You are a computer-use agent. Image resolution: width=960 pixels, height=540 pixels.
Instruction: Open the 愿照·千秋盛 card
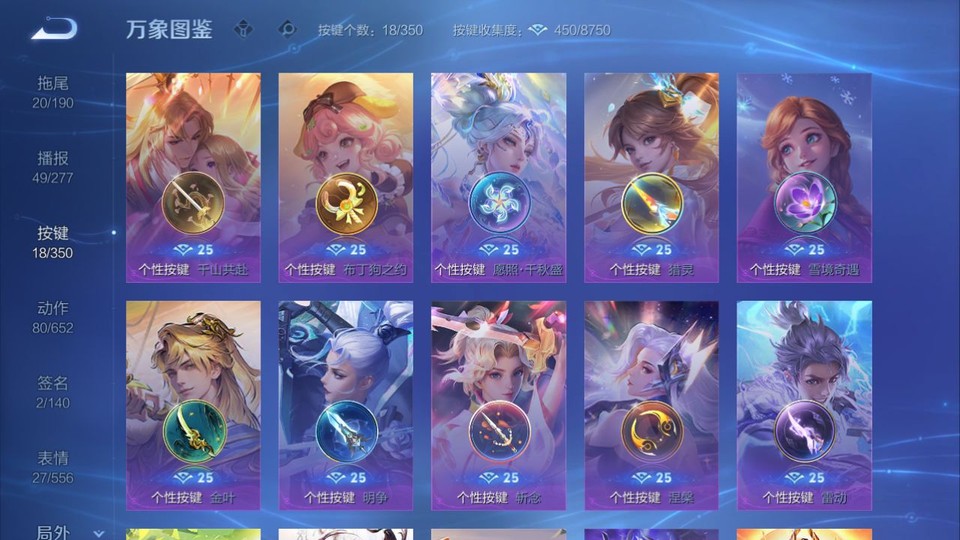[498, 177]
